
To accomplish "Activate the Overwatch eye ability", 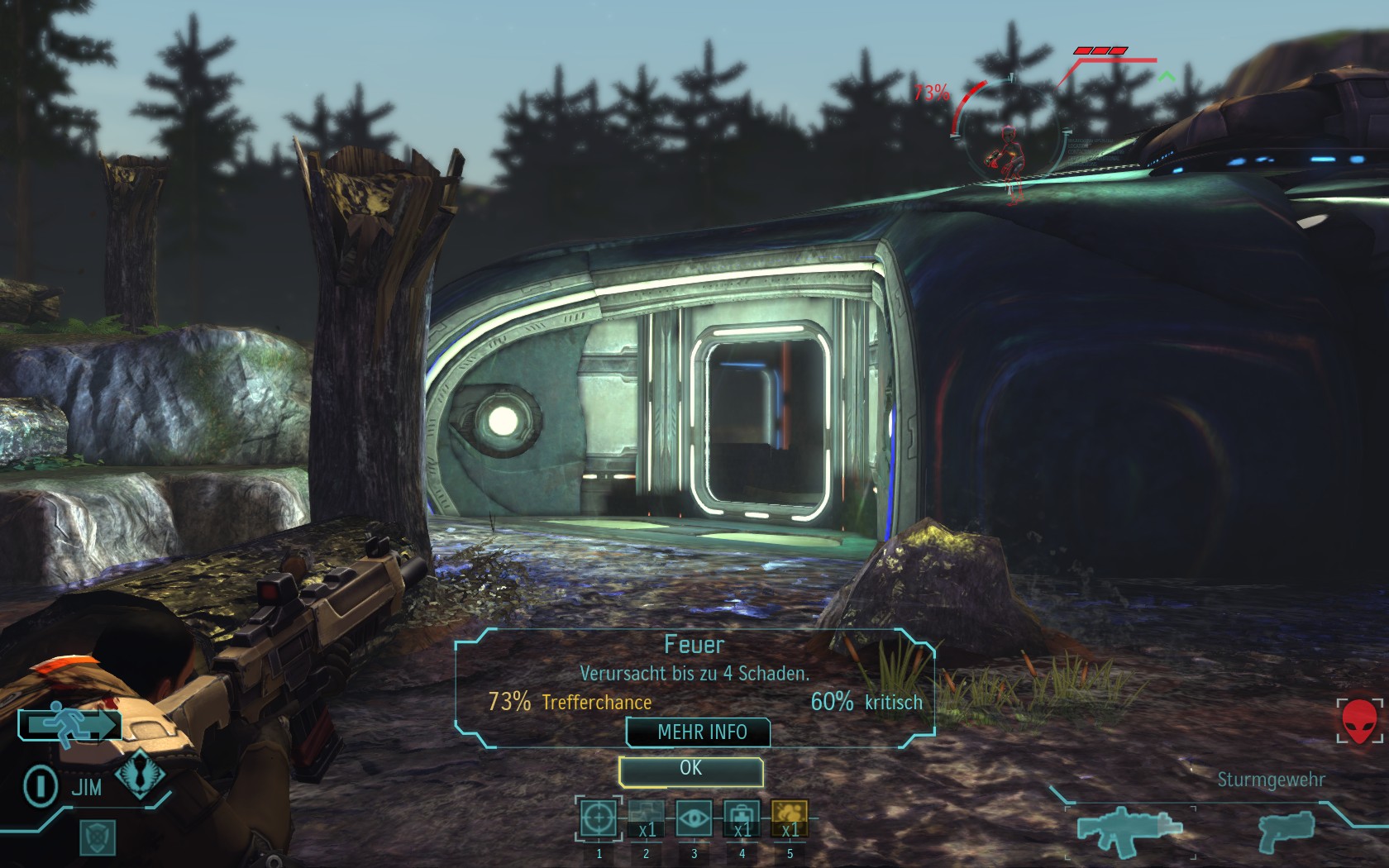I will coord(694,818).
